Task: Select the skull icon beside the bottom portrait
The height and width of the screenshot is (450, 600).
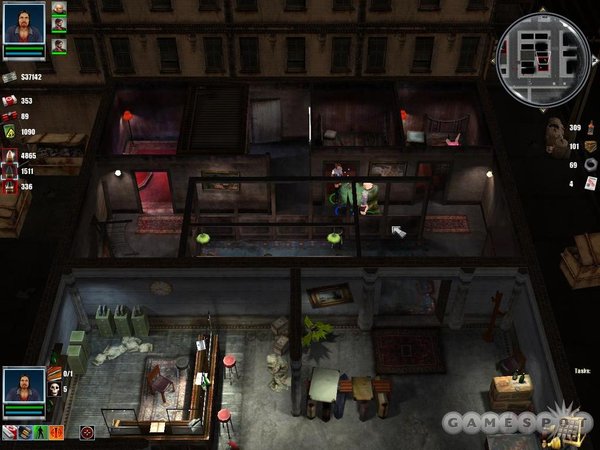Action: (54, 388)
